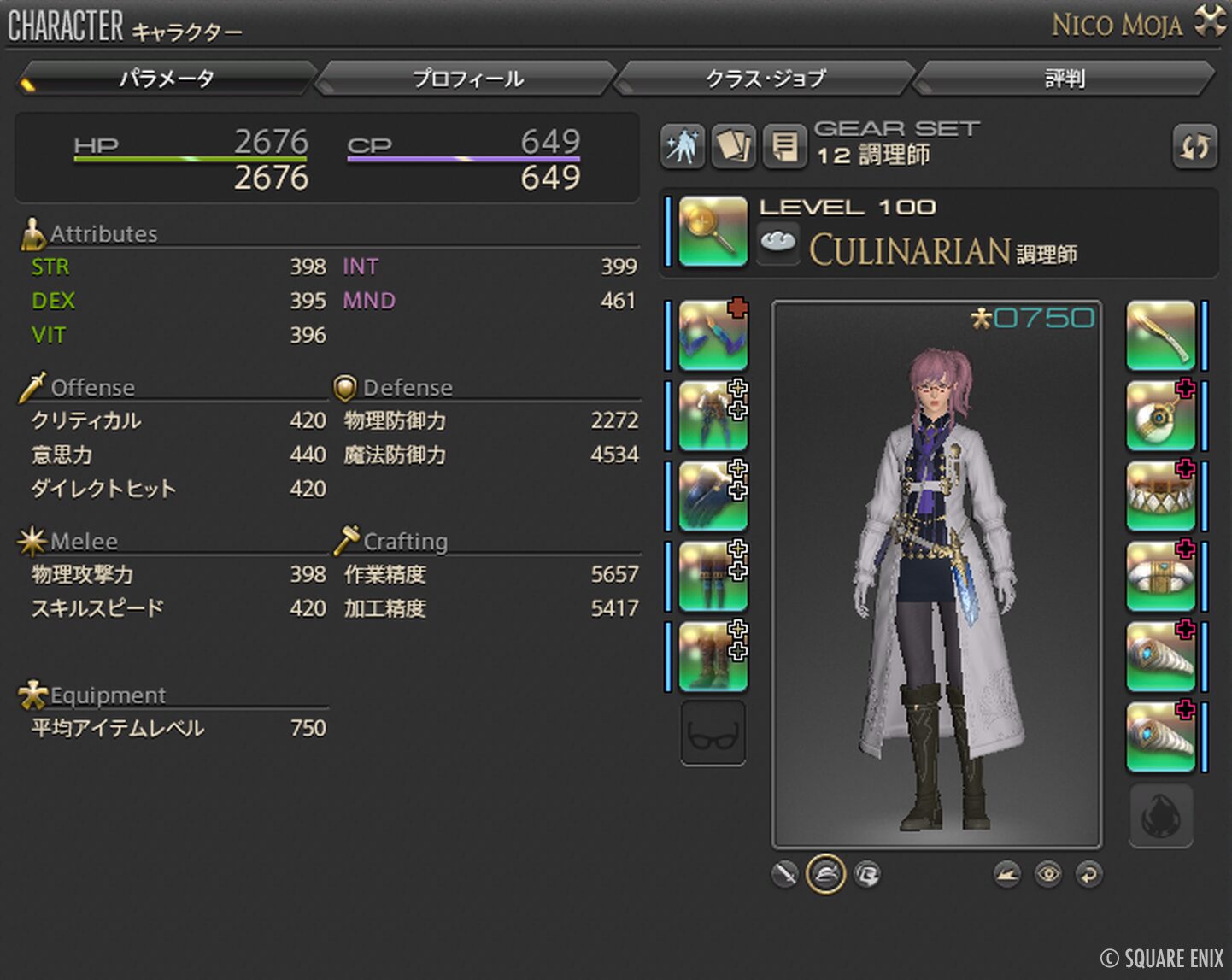1232x980 pixels.
Task: Open the gear set list icon
Action: pos(783,147)
